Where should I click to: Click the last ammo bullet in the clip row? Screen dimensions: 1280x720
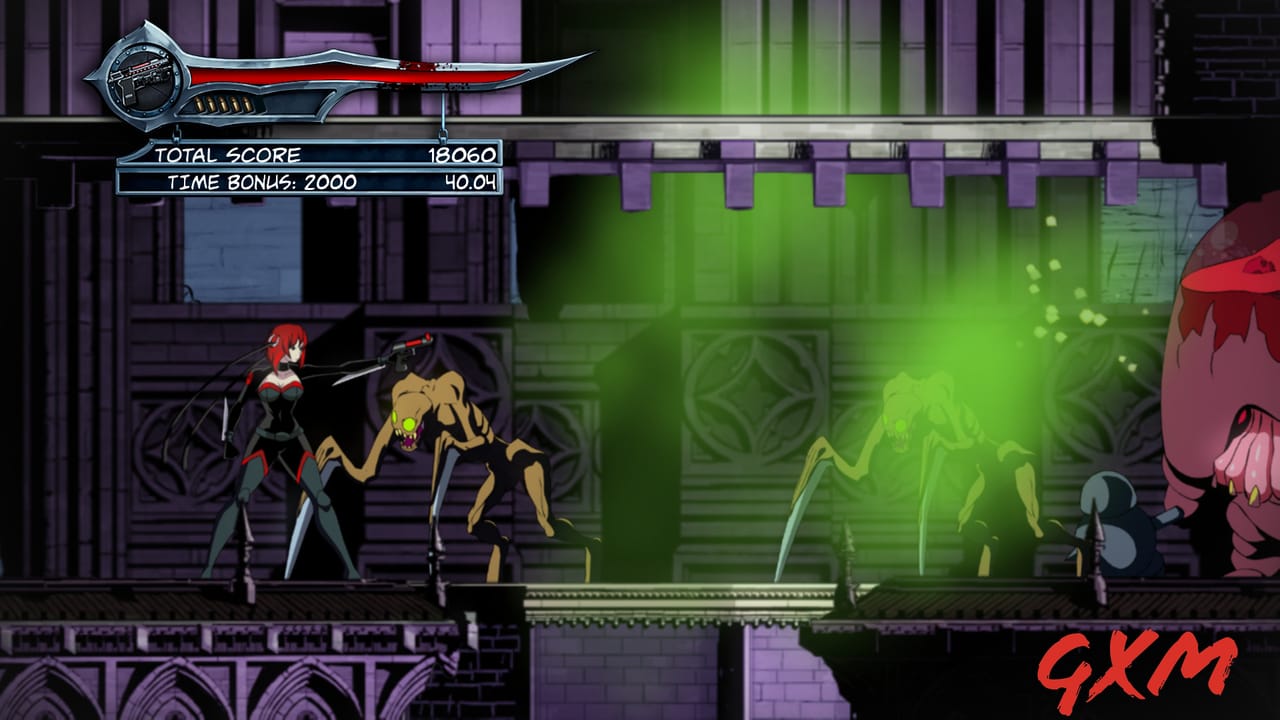click(x=249, y=103)
